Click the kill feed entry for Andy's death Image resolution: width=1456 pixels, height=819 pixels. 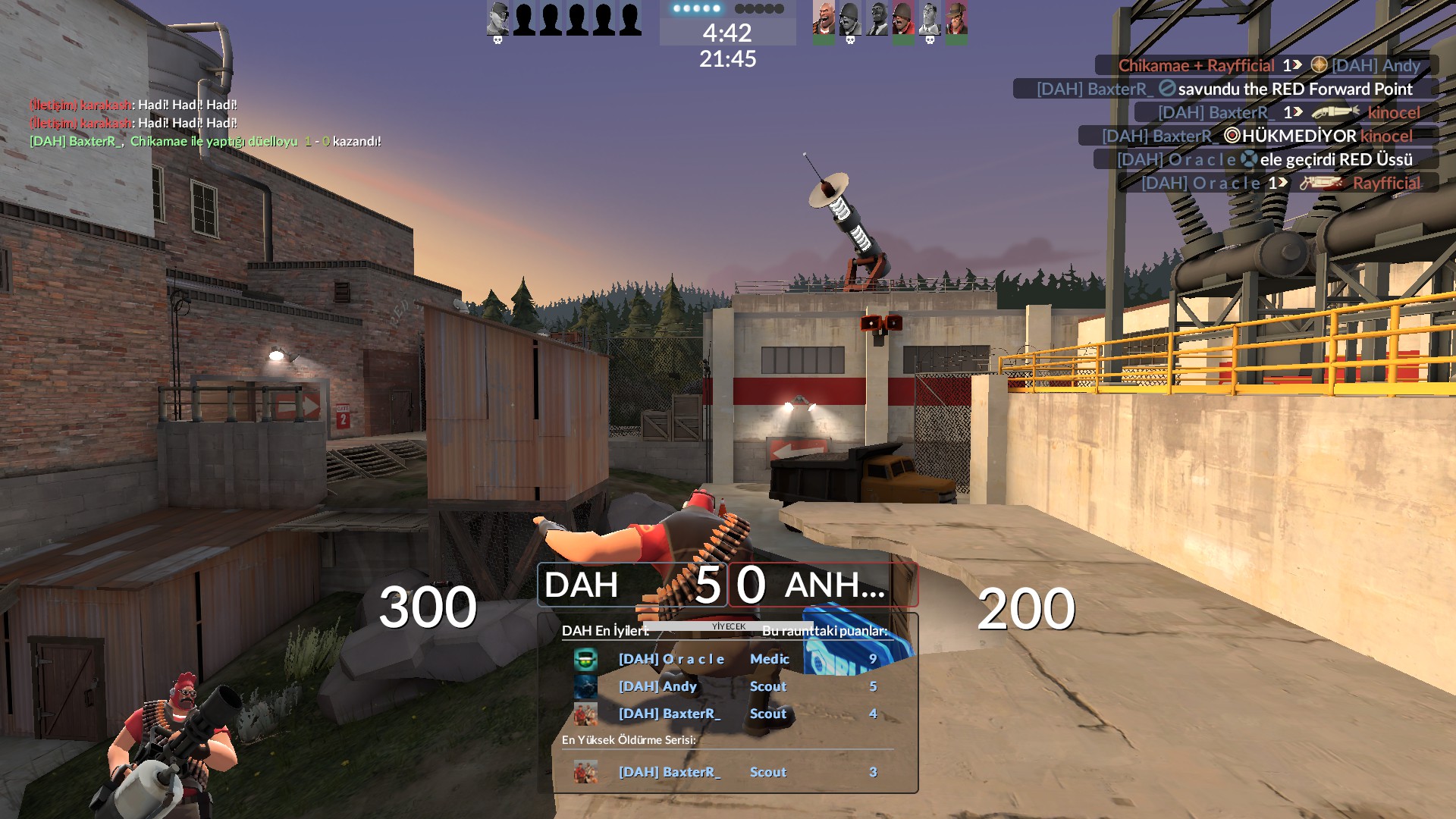tap(1268, 65)
